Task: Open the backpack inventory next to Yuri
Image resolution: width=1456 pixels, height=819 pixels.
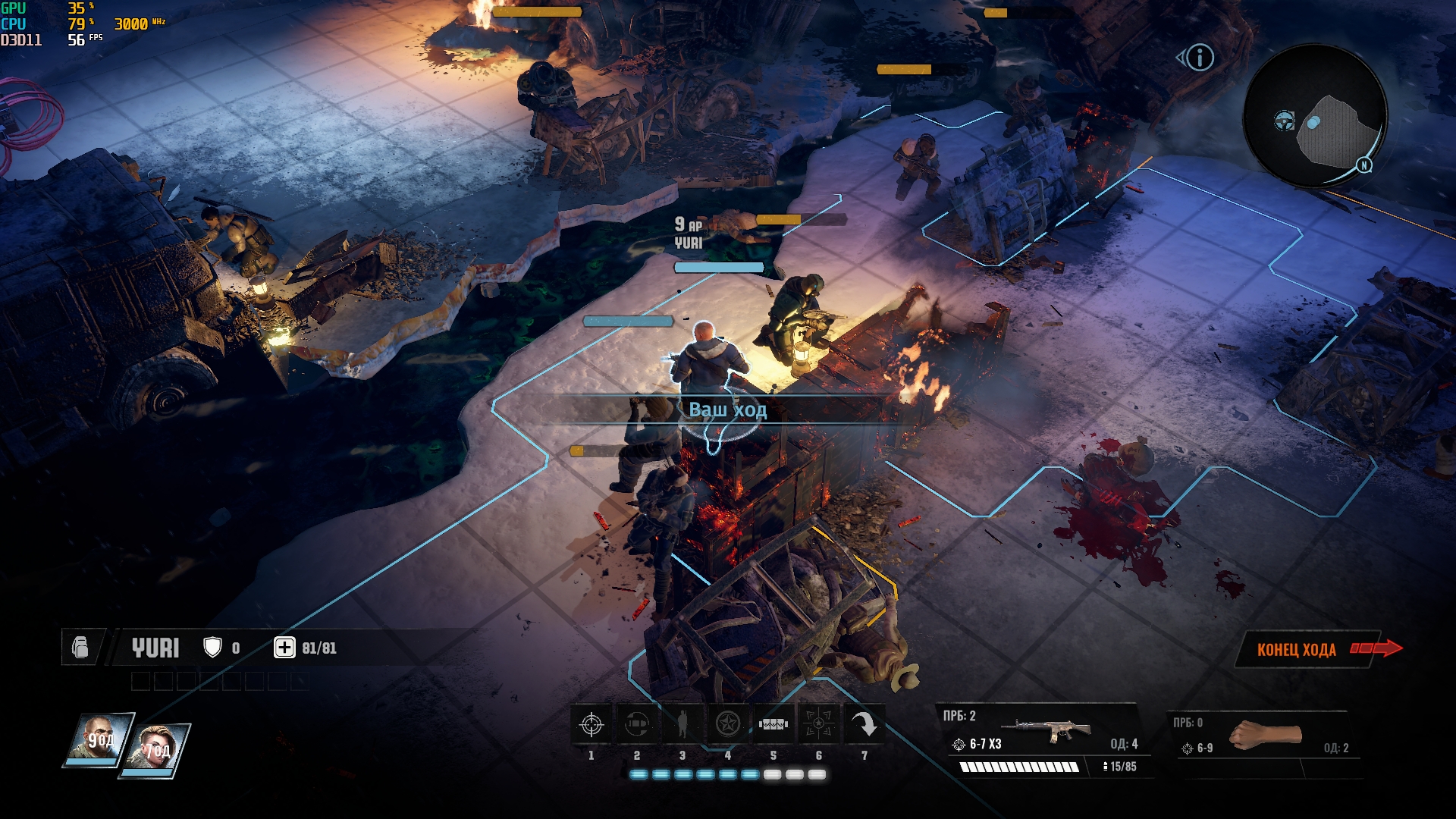Action: point(80,648)
